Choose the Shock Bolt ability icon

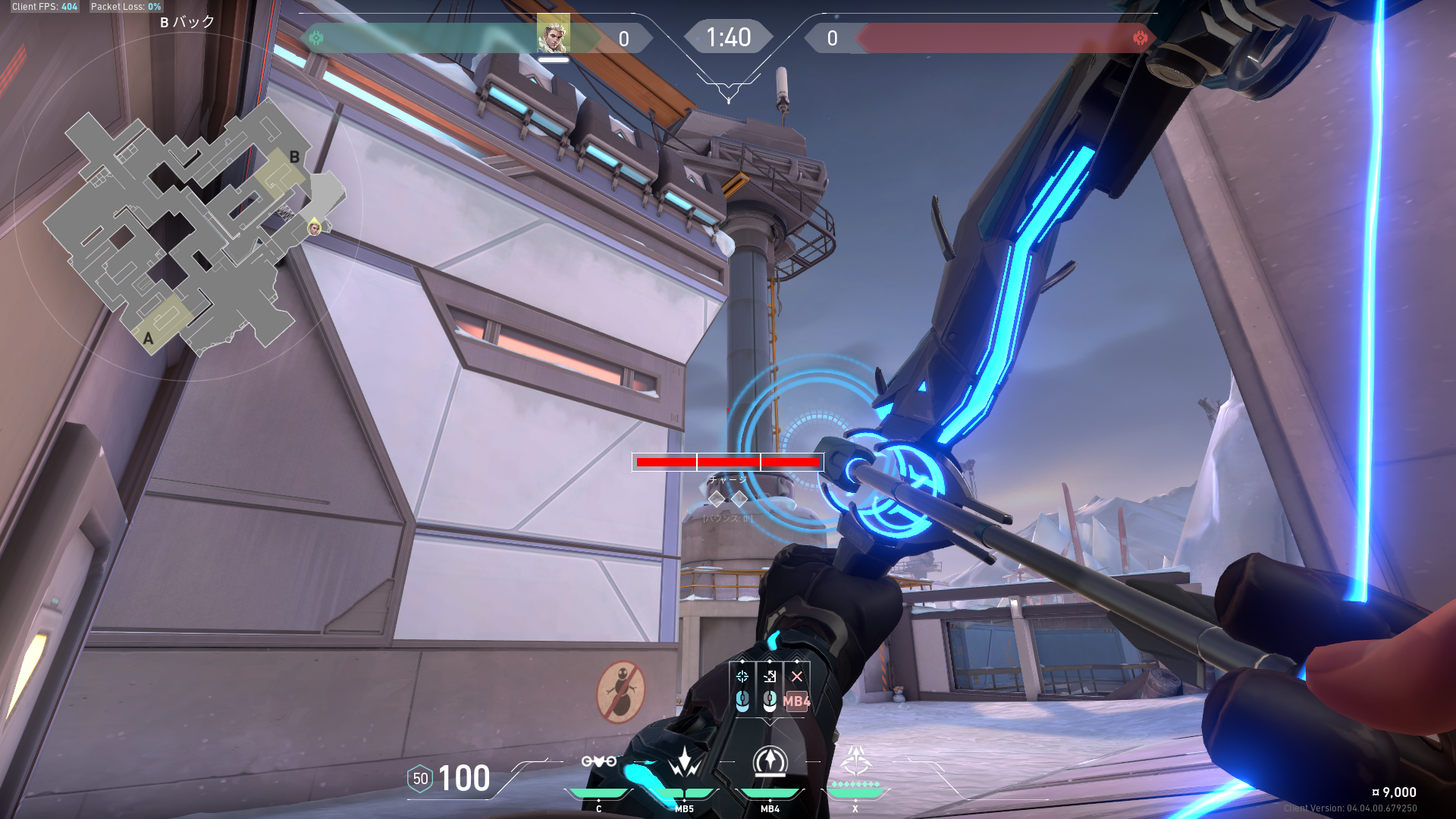click(684, 761)
